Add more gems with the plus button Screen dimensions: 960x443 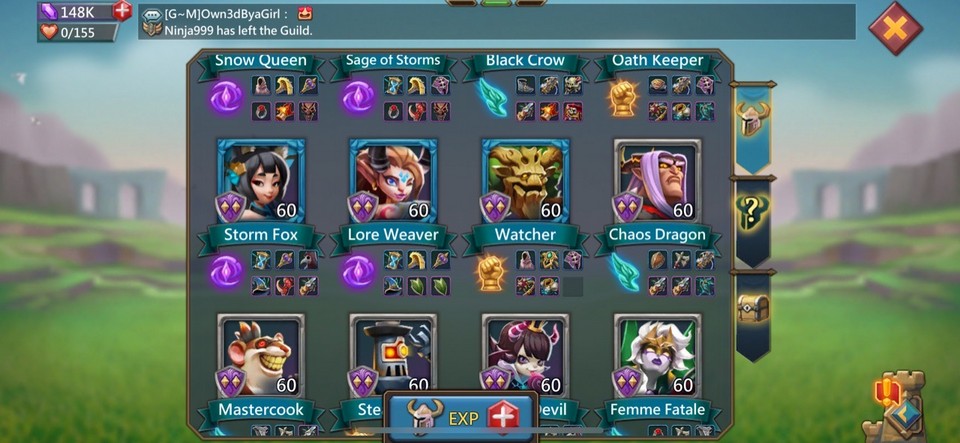point(122,11)
